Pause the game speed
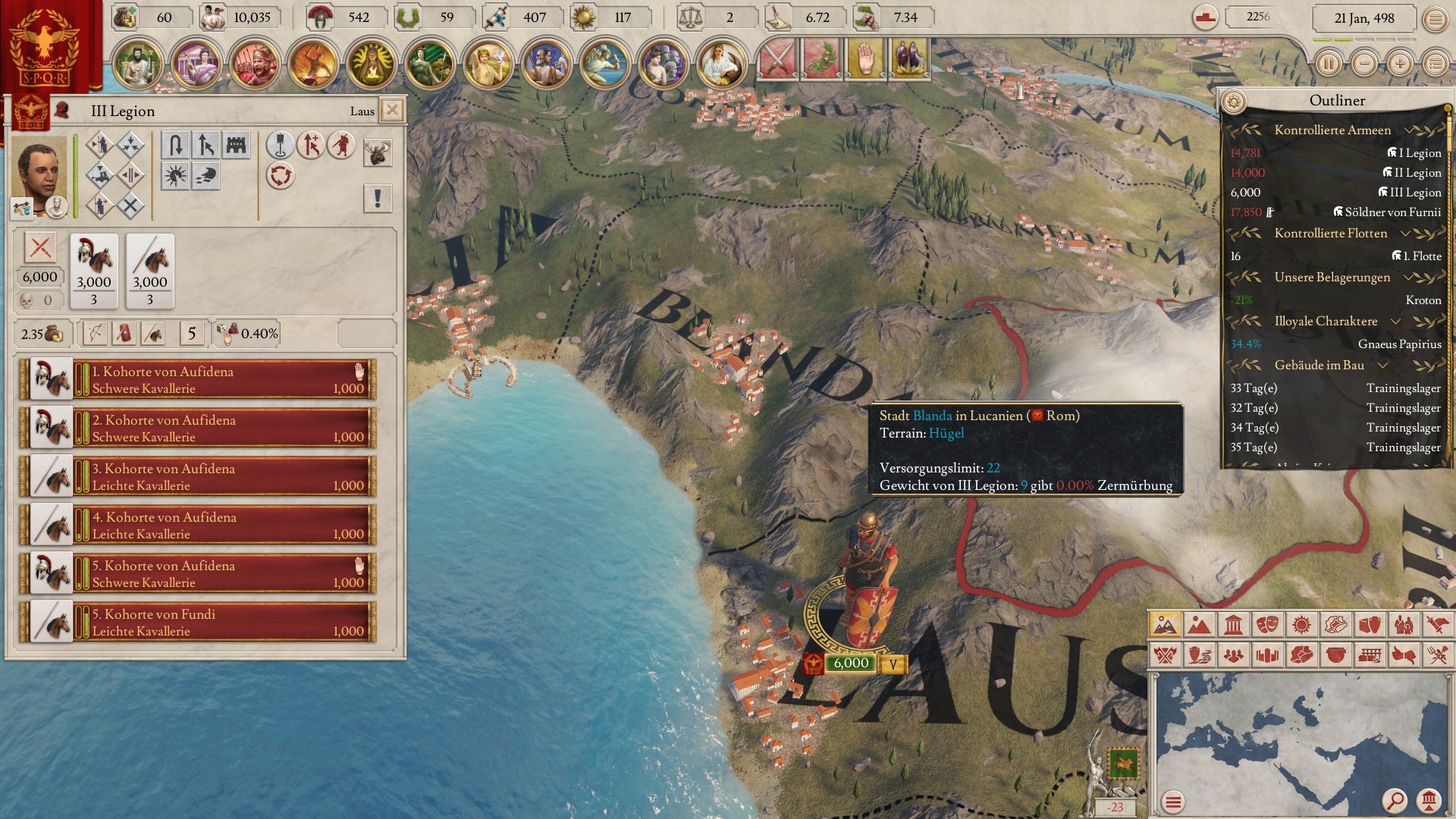This screenshot has width=1456, height=819. point(1328,64)
